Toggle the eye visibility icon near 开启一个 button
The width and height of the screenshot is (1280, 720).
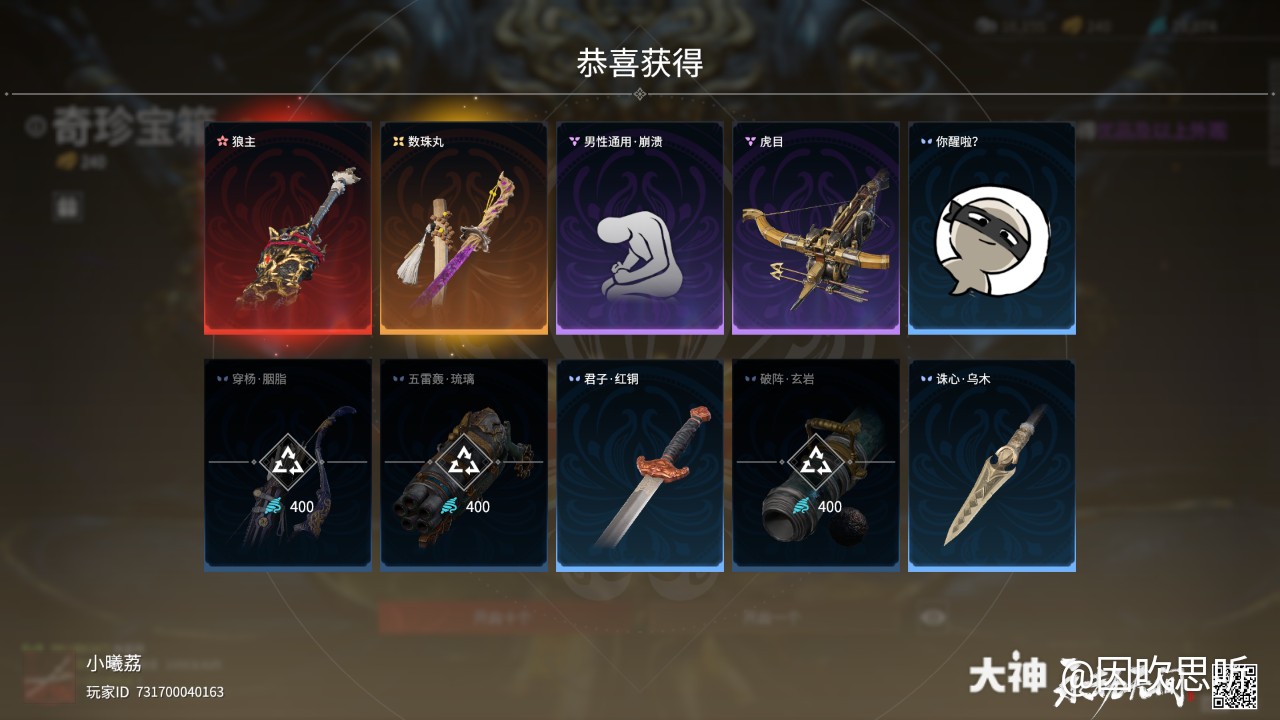[931, 618]
